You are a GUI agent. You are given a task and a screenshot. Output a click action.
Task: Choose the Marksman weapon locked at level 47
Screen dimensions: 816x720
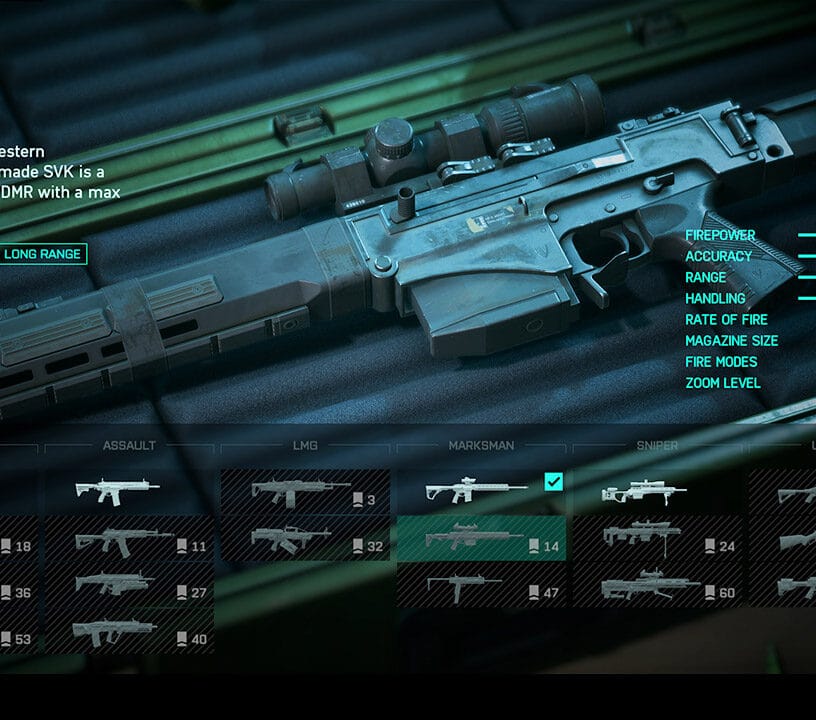pos(481,587)
